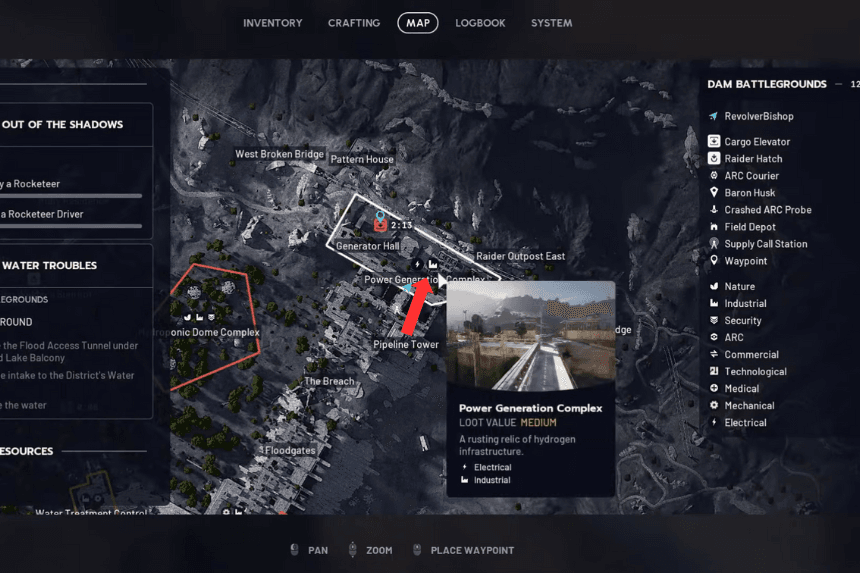
Task: Switch to the Crafting tab
Action: (354, 23)
